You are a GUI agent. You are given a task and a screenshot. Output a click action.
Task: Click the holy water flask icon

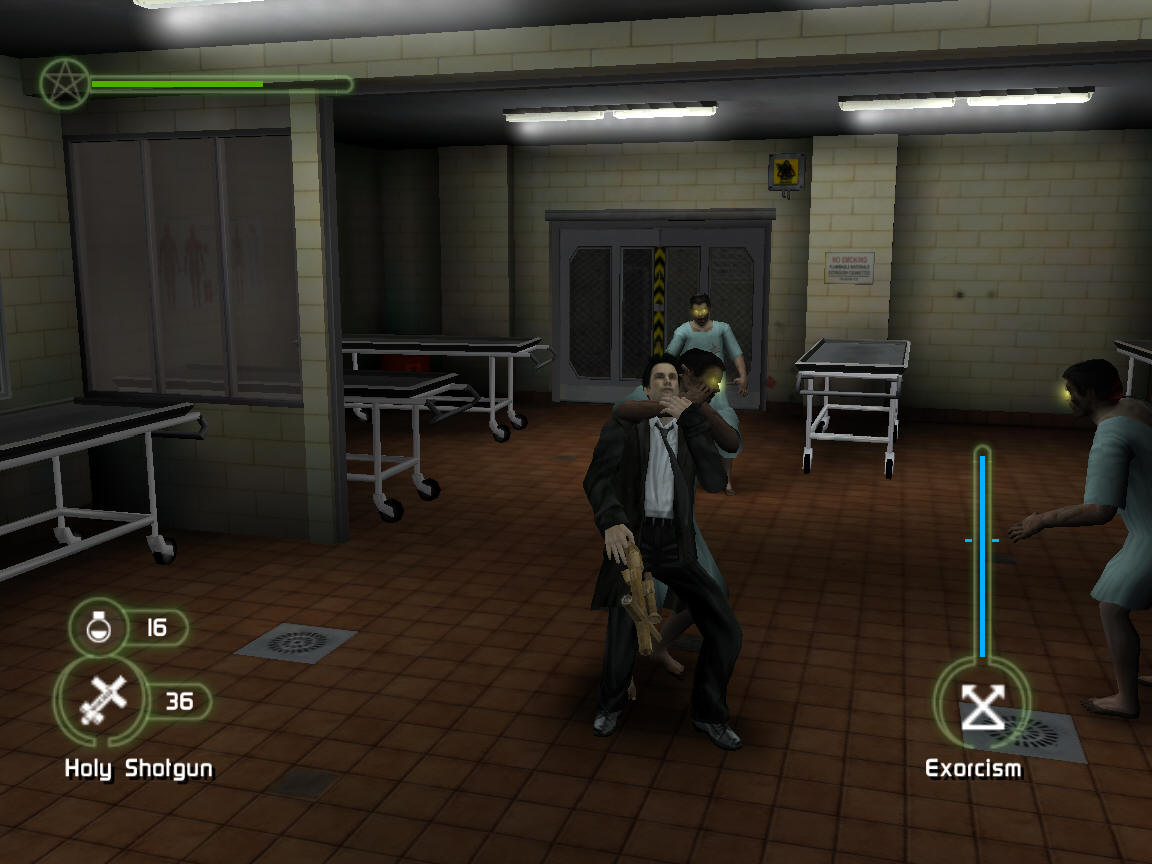coord(98,628)
